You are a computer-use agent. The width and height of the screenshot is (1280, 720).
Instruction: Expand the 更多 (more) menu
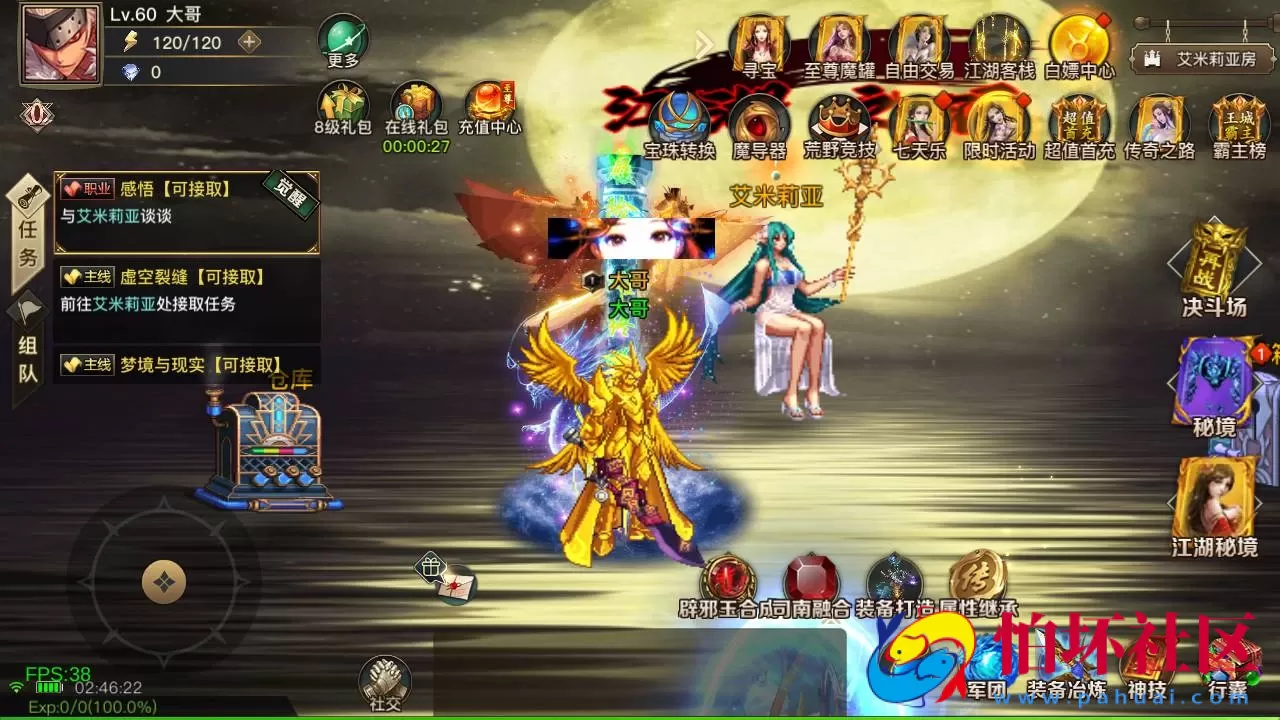tap(342, 42)
